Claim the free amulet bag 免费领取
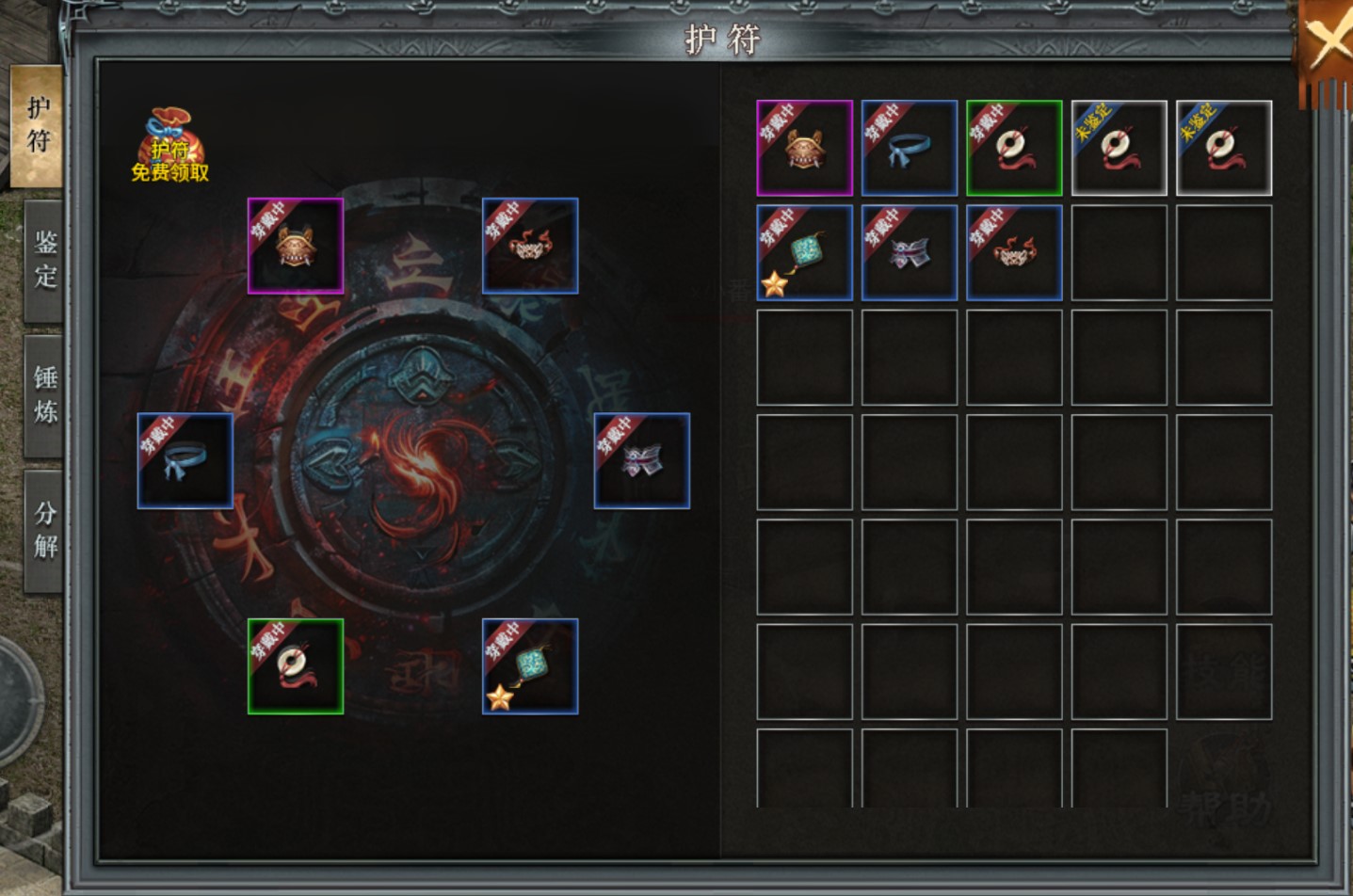 pyautogui.click(x=169, y=146)
